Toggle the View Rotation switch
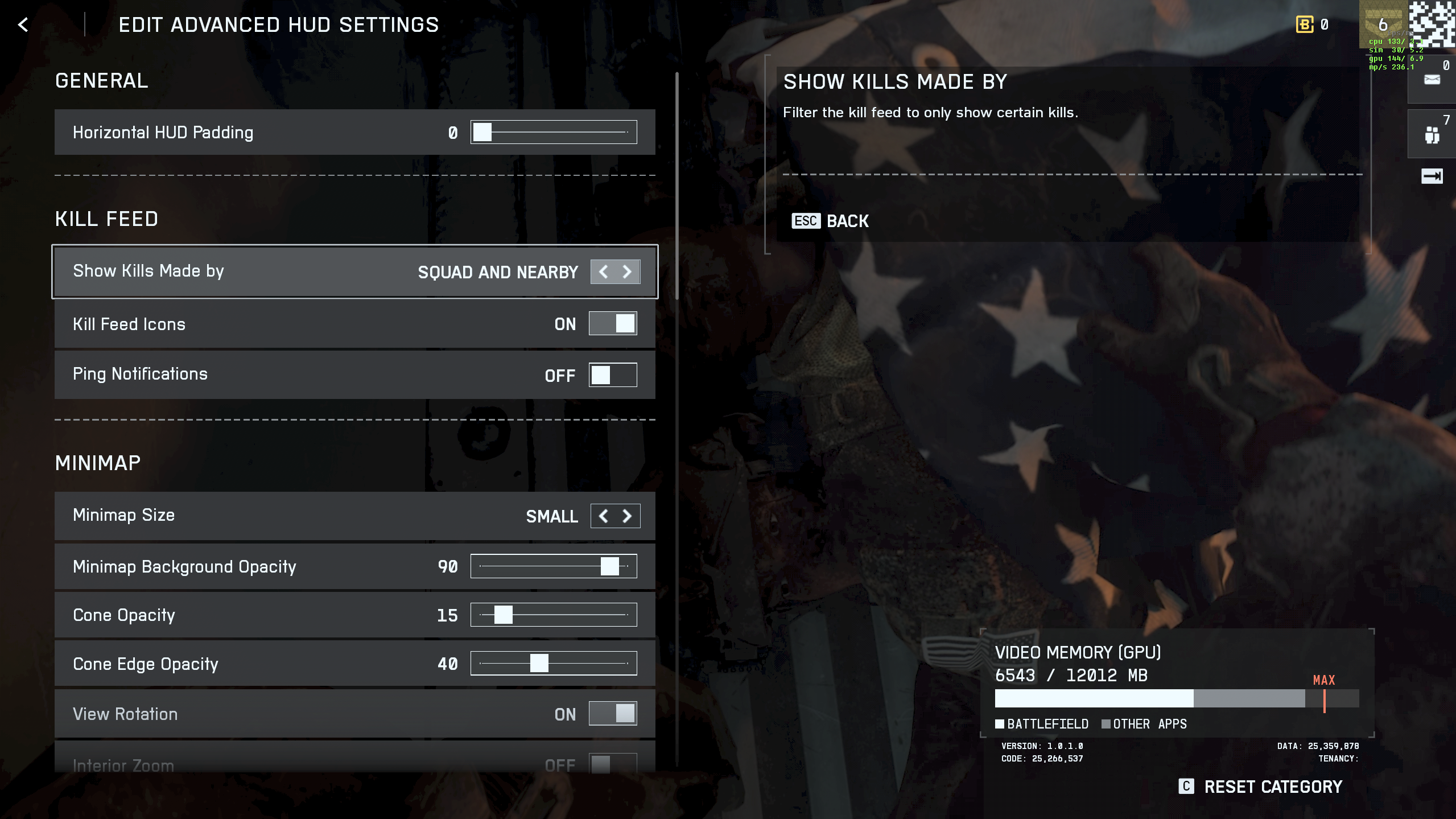 [x=612, y=714]
